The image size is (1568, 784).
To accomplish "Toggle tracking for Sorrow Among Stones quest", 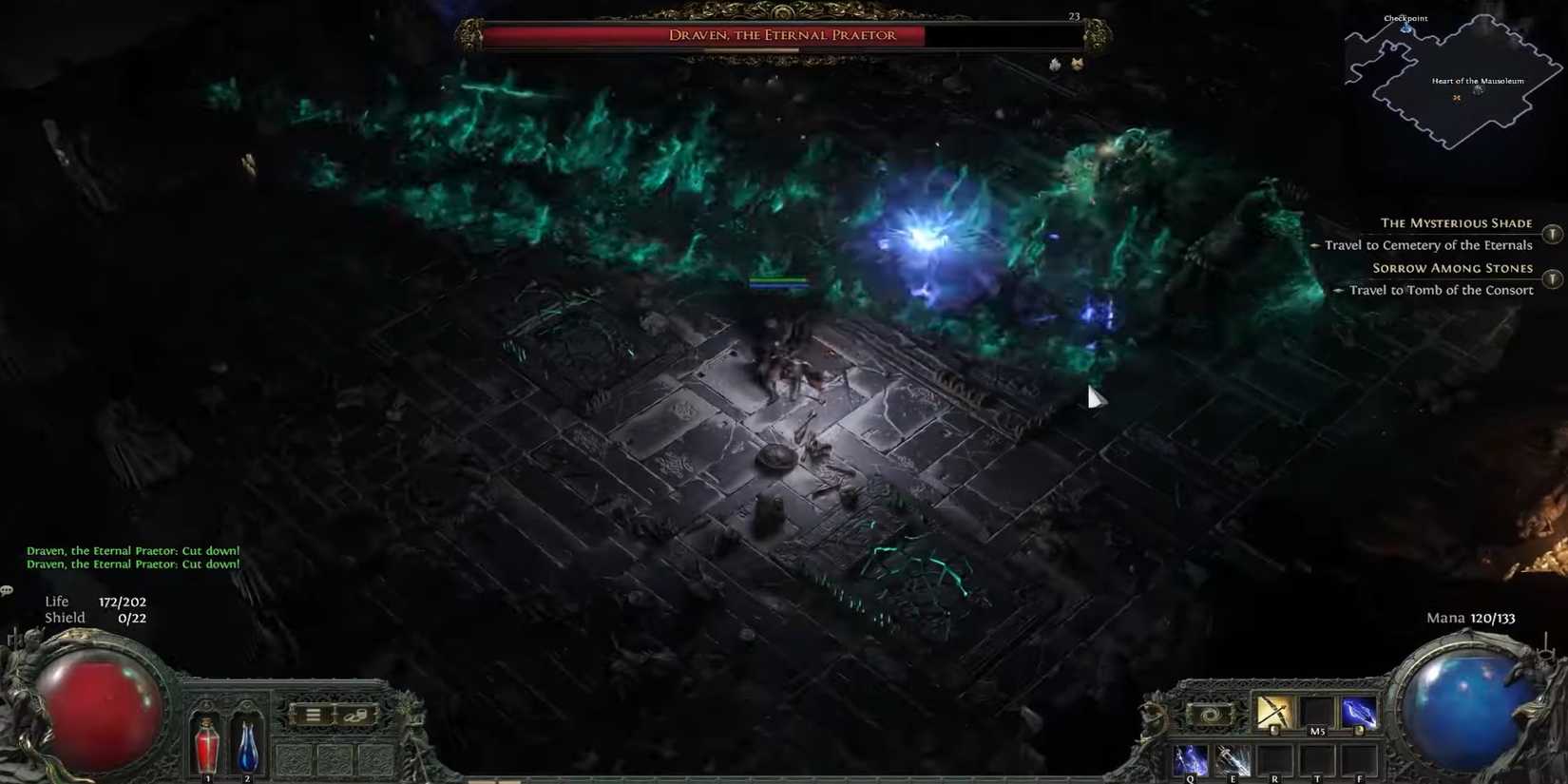I will pyautogui.click(x=1553, y=278).
